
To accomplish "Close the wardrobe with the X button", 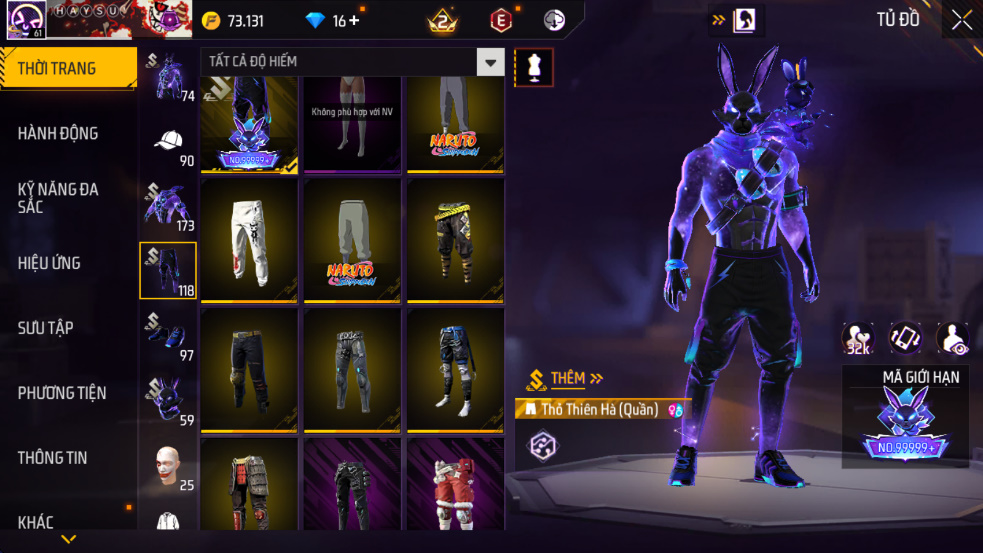I will click(x=961, y=21).
